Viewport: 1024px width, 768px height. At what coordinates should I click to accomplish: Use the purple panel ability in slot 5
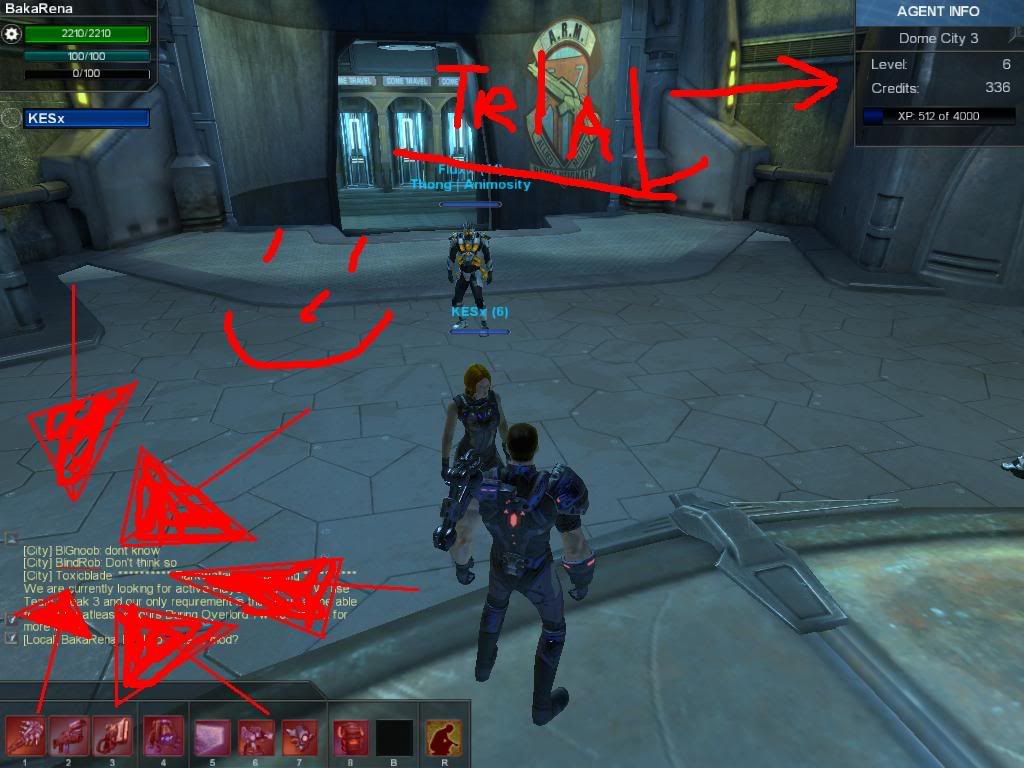[212, 736]
